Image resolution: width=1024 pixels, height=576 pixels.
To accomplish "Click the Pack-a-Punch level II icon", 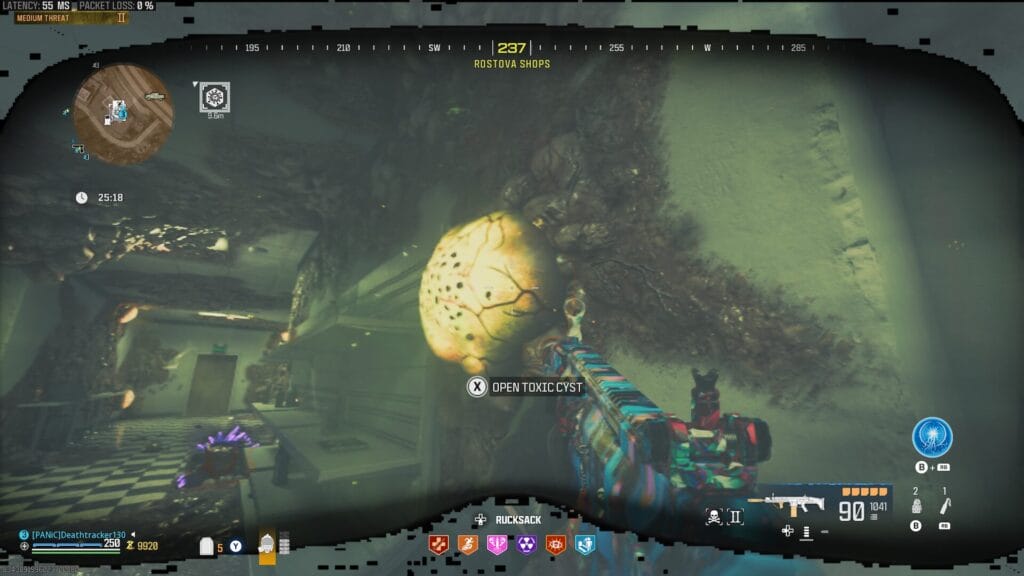I will pyautogui.click(x=737, y=516).
